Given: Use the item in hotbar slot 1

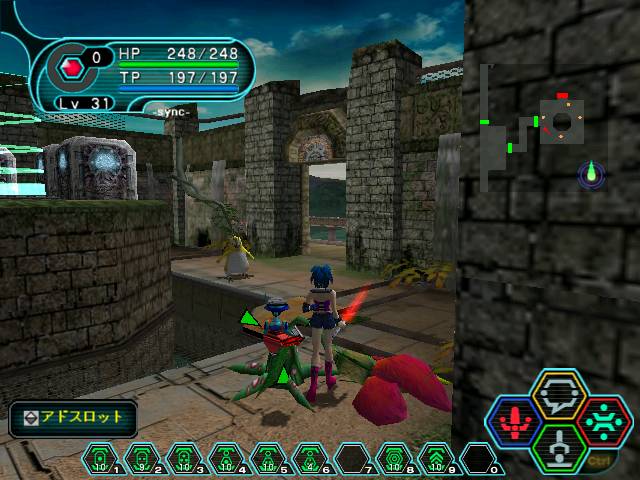Looking at the screenshot, I should pos(100,459).
